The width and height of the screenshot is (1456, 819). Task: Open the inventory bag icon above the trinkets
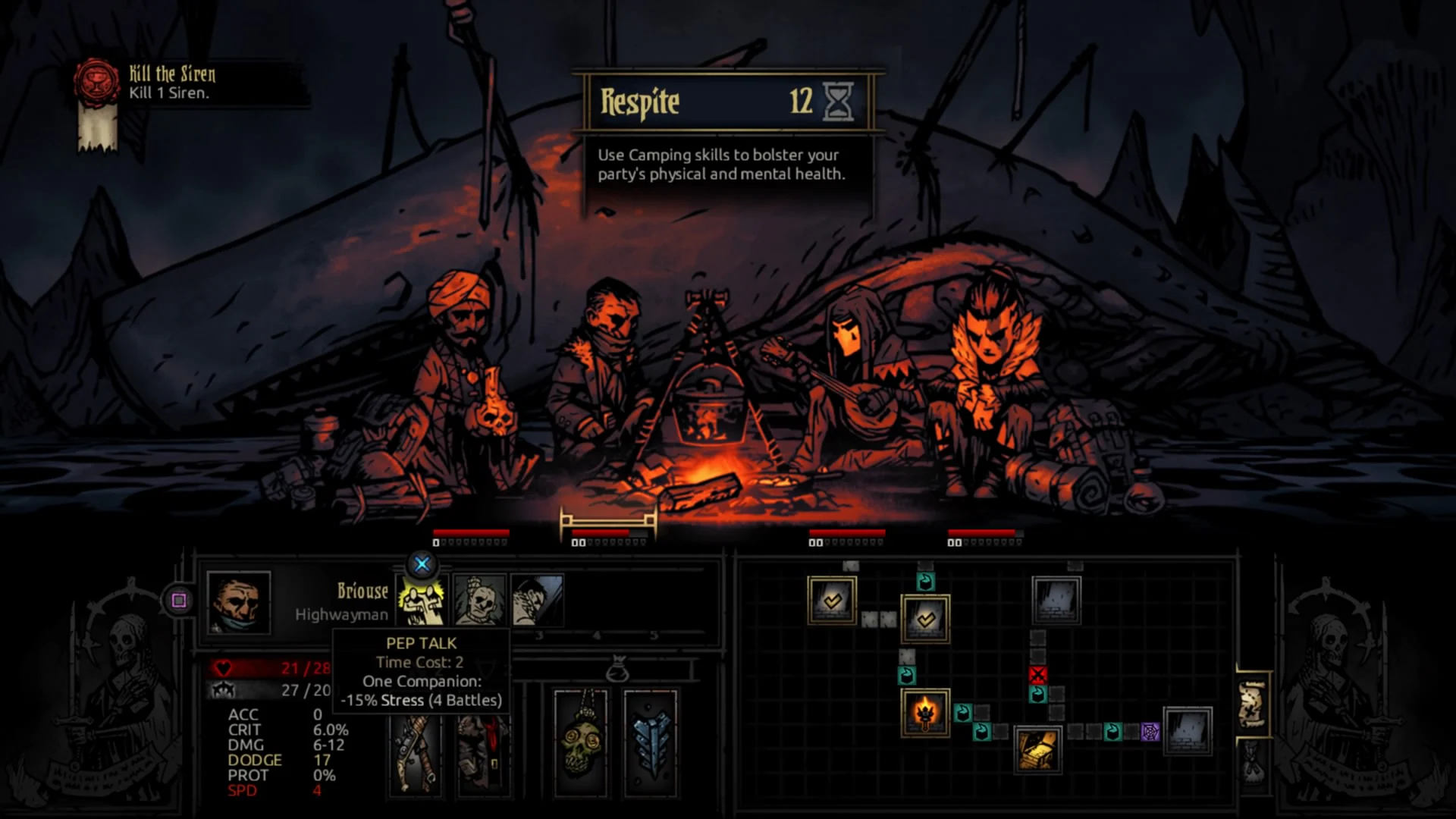click(617, 668)
